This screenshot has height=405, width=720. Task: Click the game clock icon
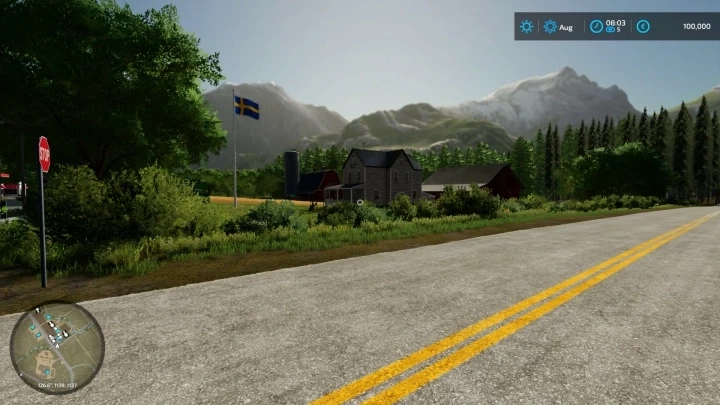coord(596,26)
